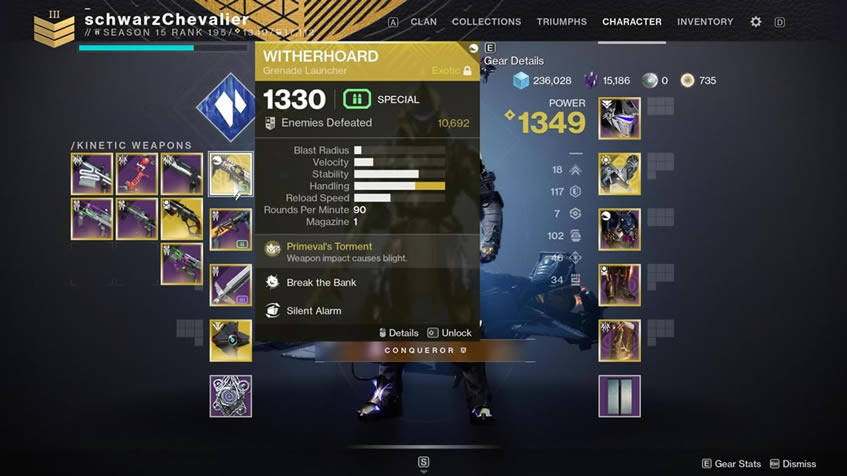This screenshot has width=847, height=476.
Task: Open the seasonal artifact slot
Action: 231,396
